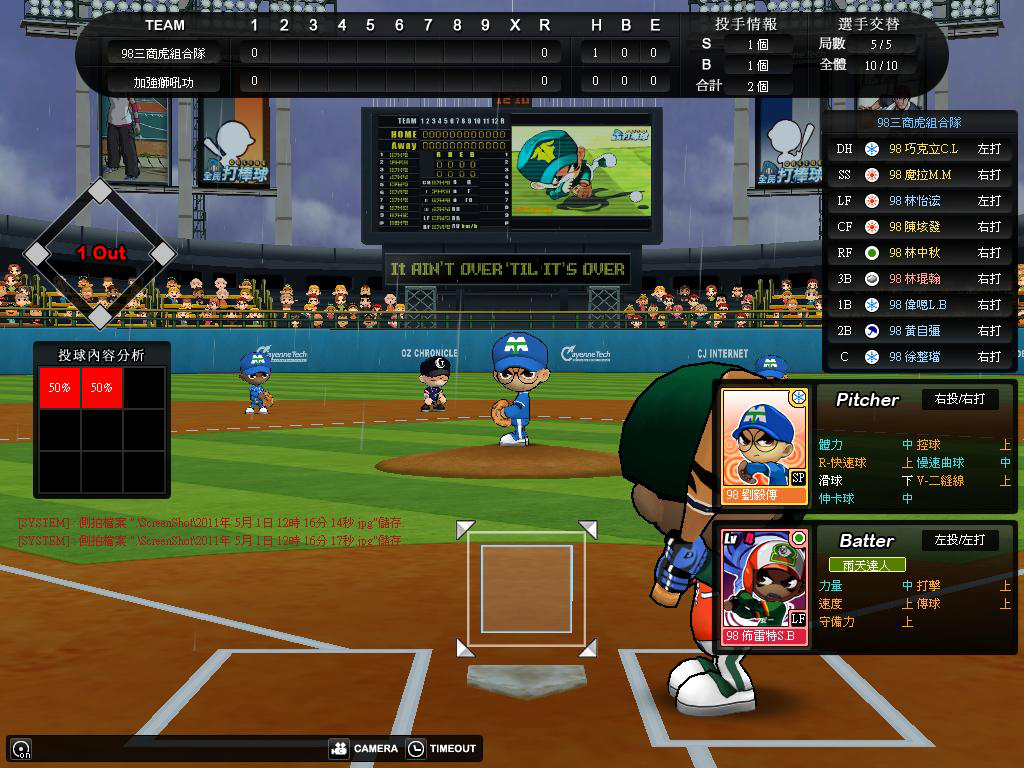
Task: Click the strike zone target box
Action: pos(526,588)
